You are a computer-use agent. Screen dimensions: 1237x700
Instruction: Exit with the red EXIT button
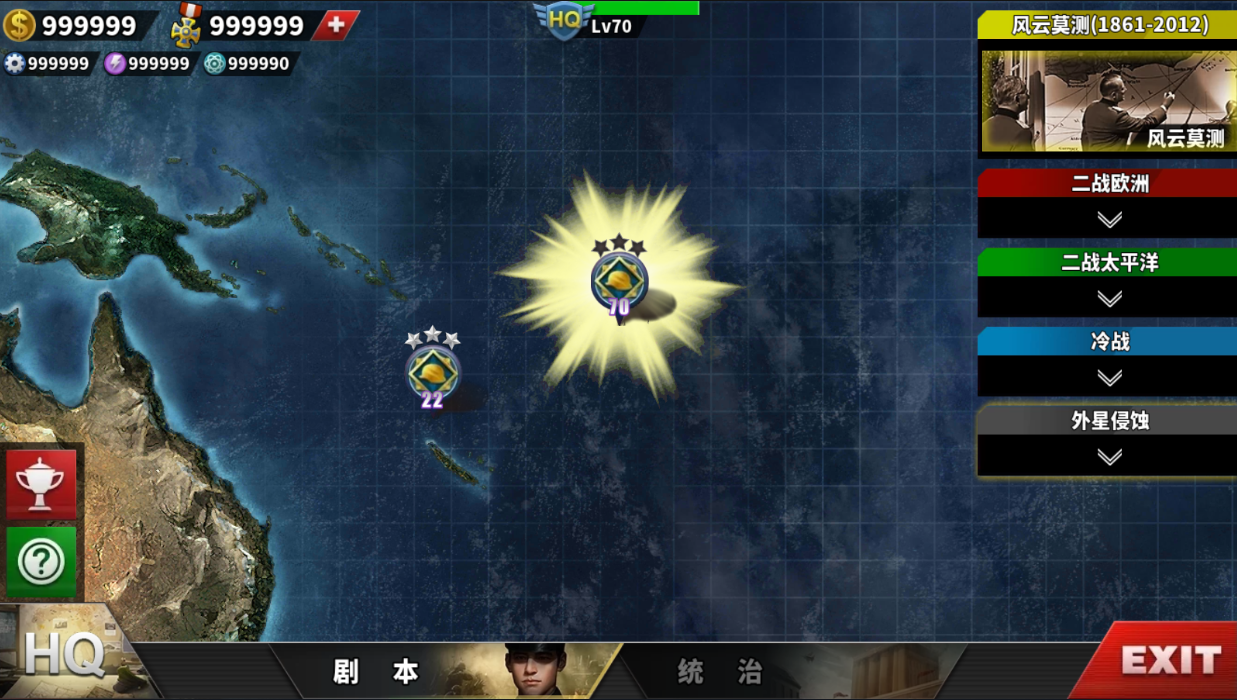click(x=1170, y=660)
